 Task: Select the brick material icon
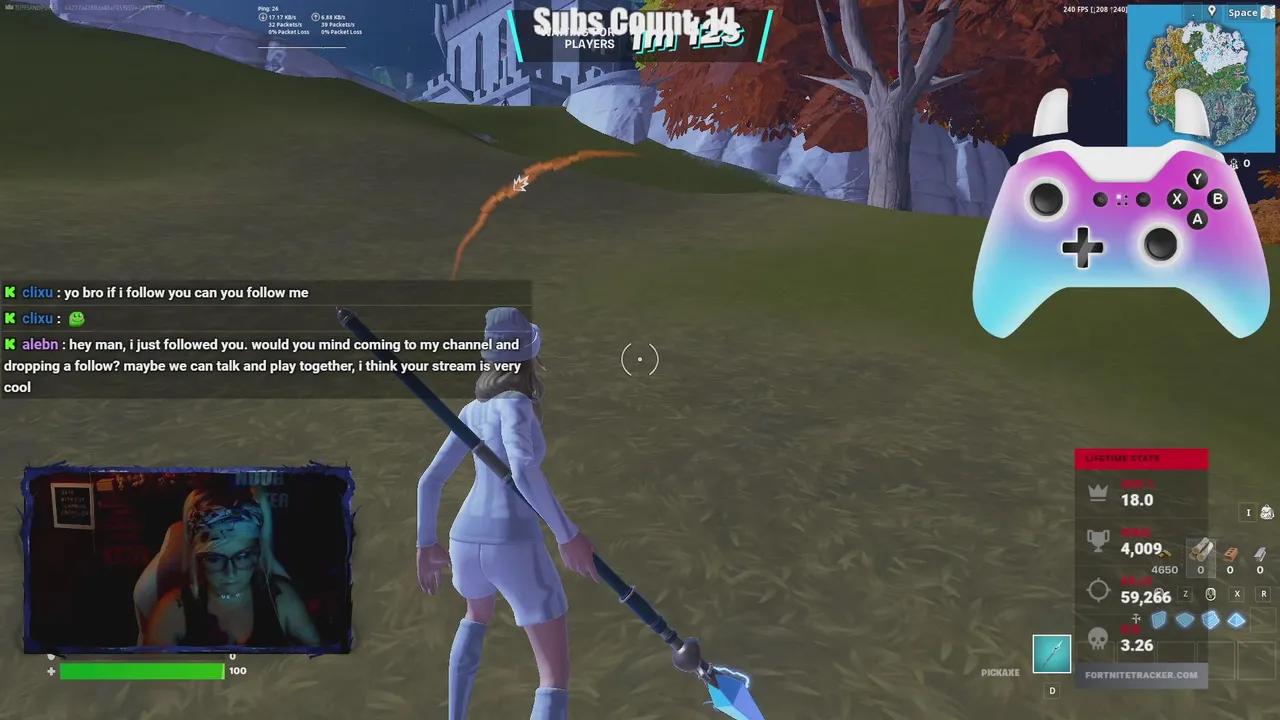tap(1230, 554)
